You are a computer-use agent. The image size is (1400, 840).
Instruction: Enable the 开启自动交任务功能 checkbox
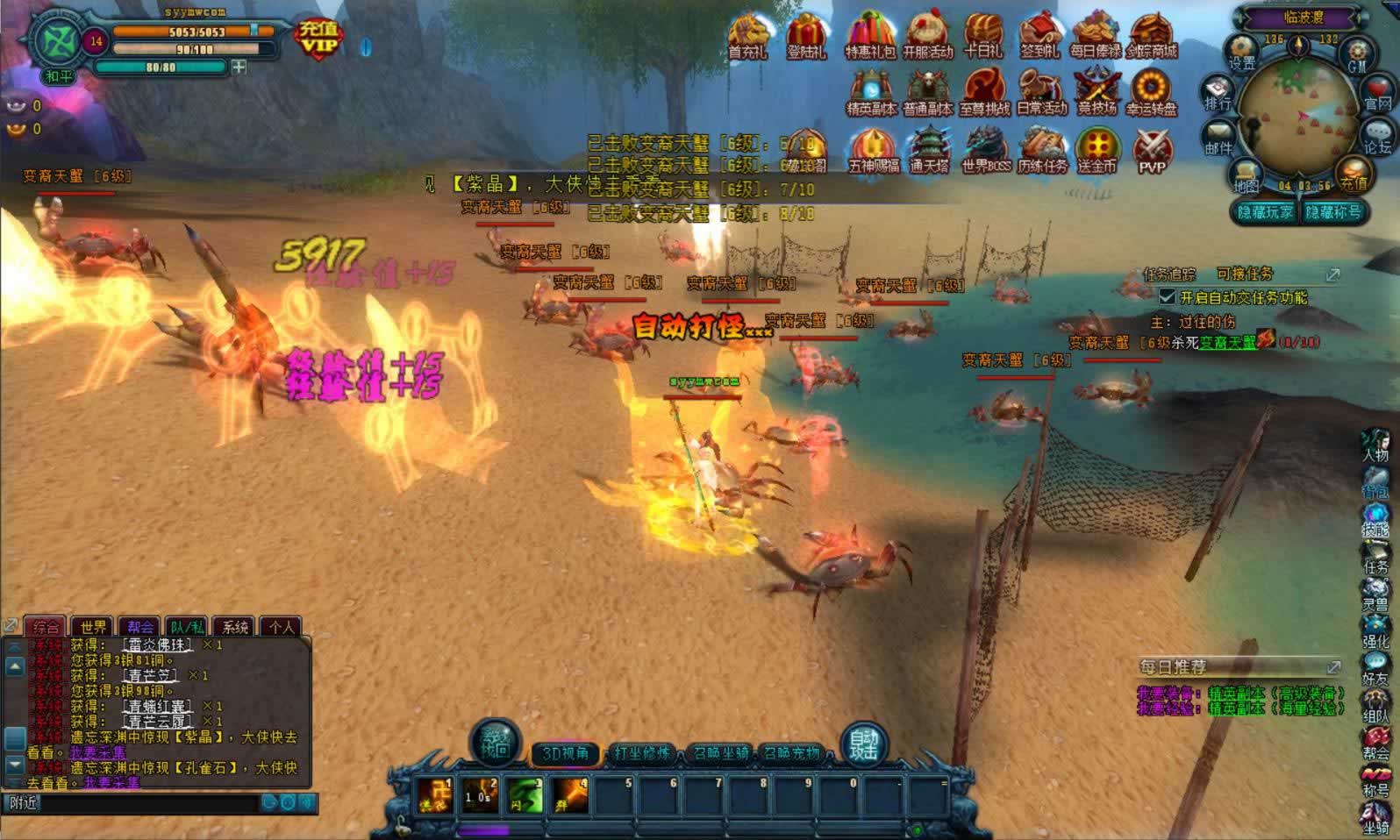[x=1168, y=297]
